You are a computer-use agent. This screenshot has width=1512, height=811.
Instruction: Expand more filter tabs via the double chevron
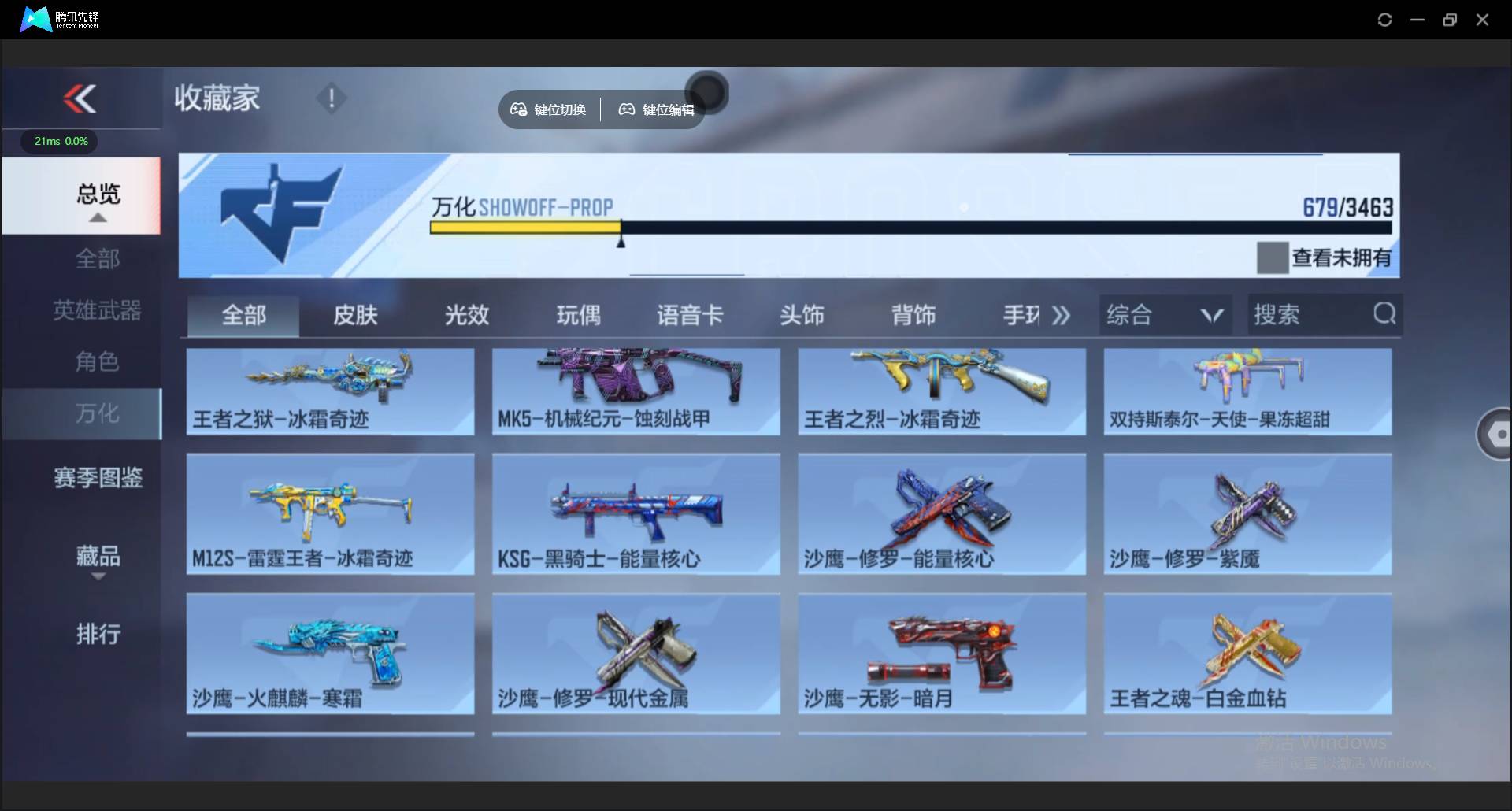(1062, 314)
